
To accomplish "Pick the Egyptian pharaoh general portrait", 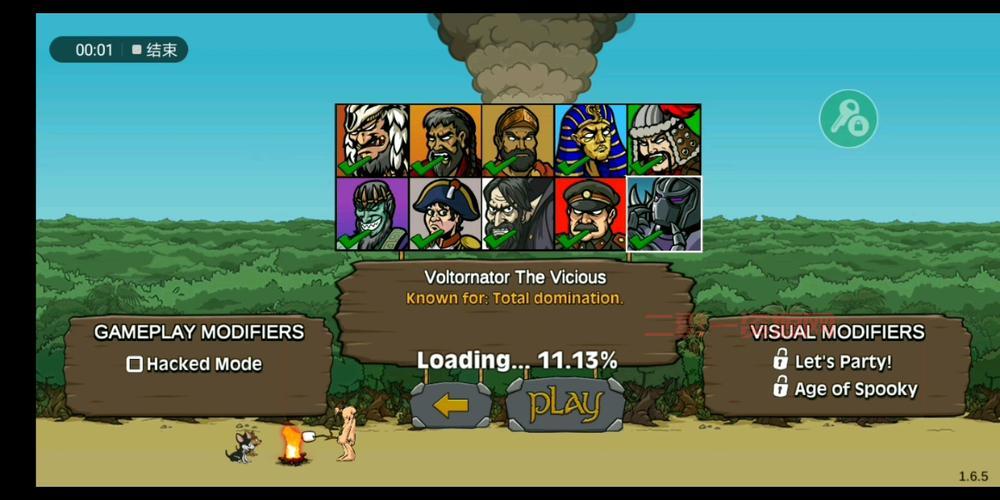I will (591, 140).
